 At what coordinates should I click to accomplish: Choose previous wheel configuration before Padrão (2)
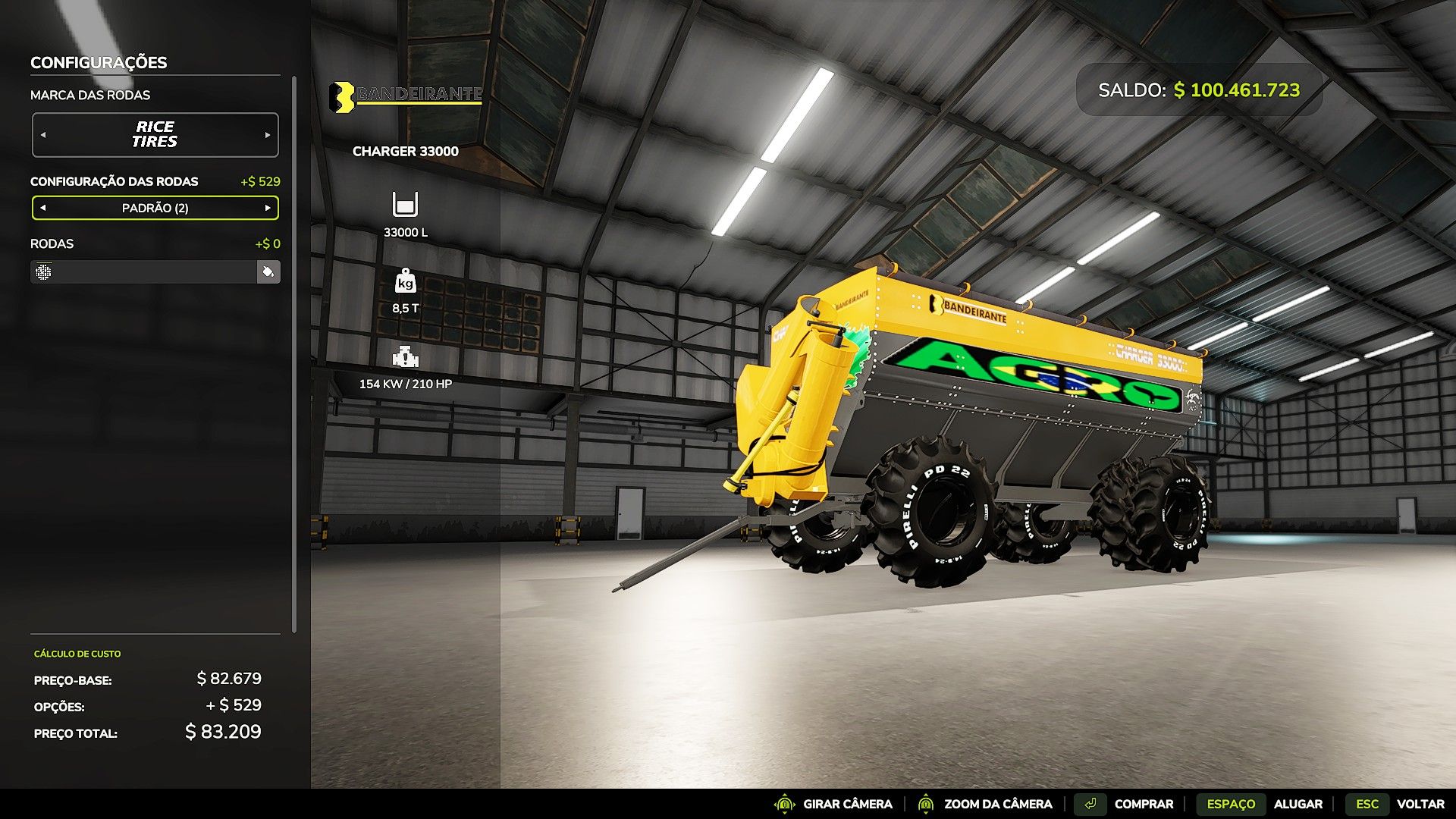(x=43, y=208)
